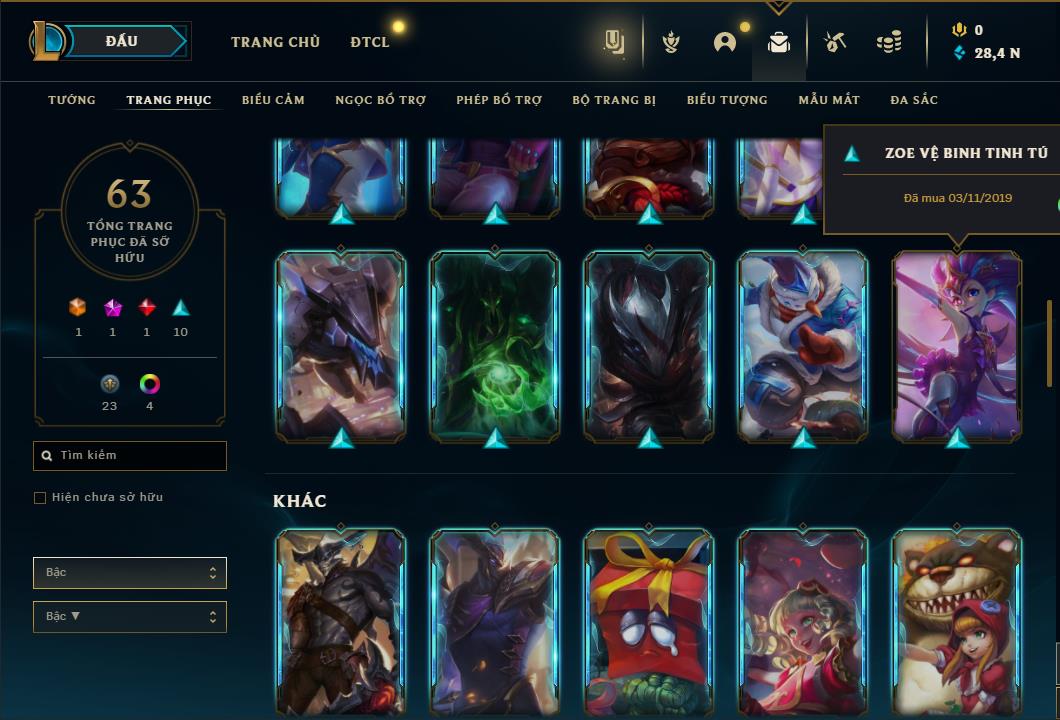Switch to the ĐA SẮC chromas tab
Viewport: 1060px width, 720px height.
coord(914,100)
